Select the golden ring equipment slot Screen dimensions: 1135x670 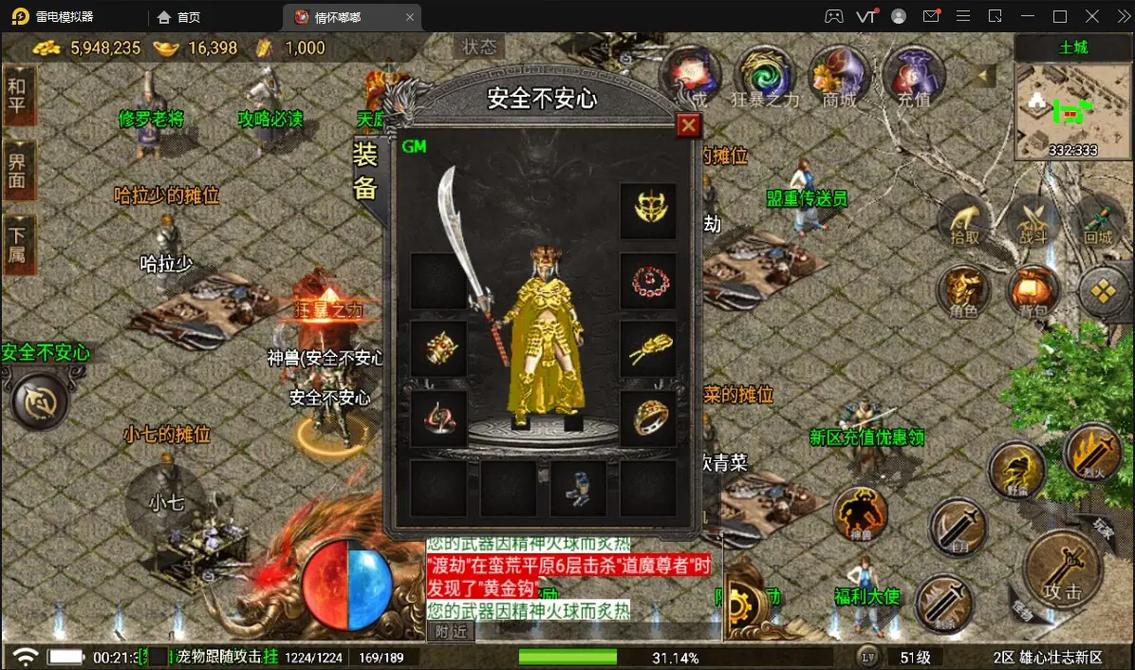click(648, 418)
